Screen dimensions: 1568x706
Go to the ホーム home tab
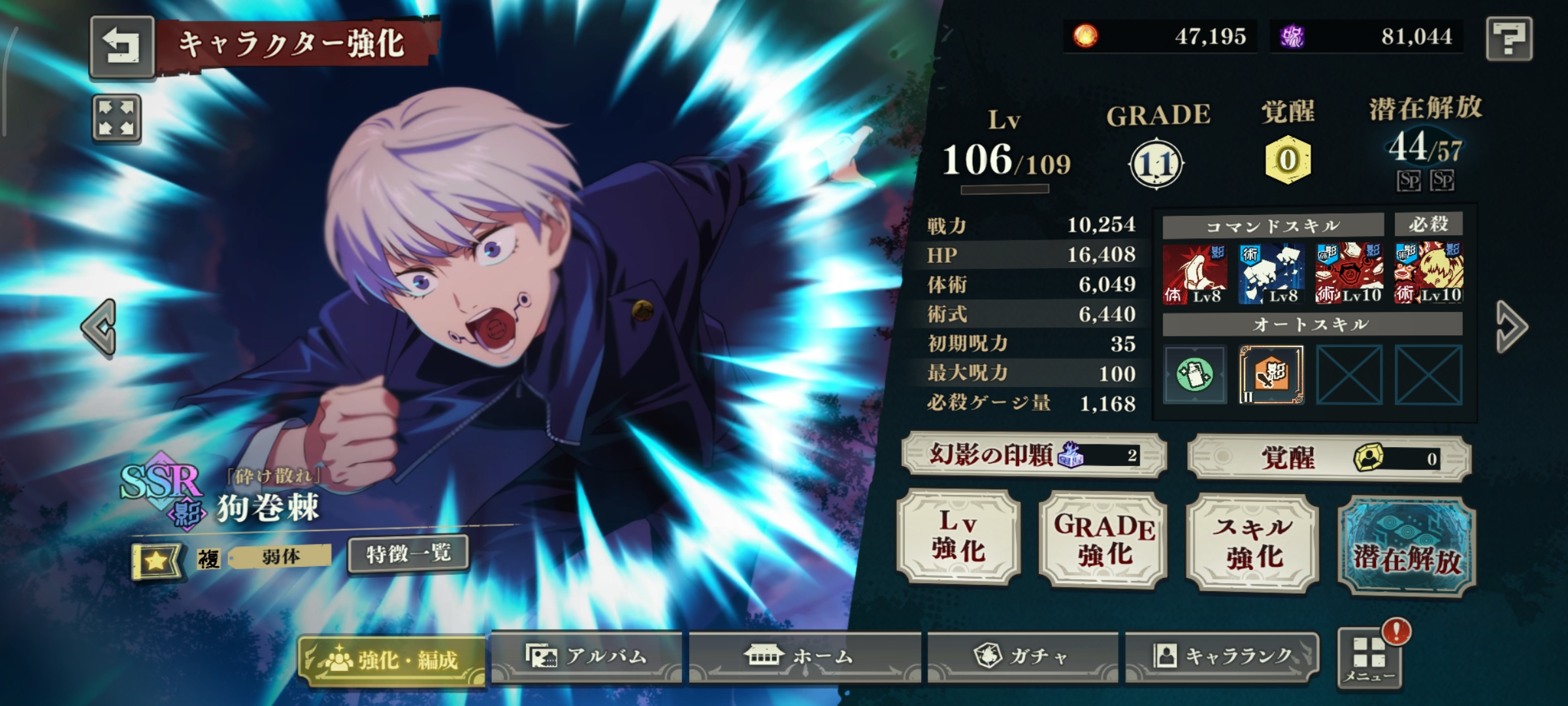tap(804, 656)
